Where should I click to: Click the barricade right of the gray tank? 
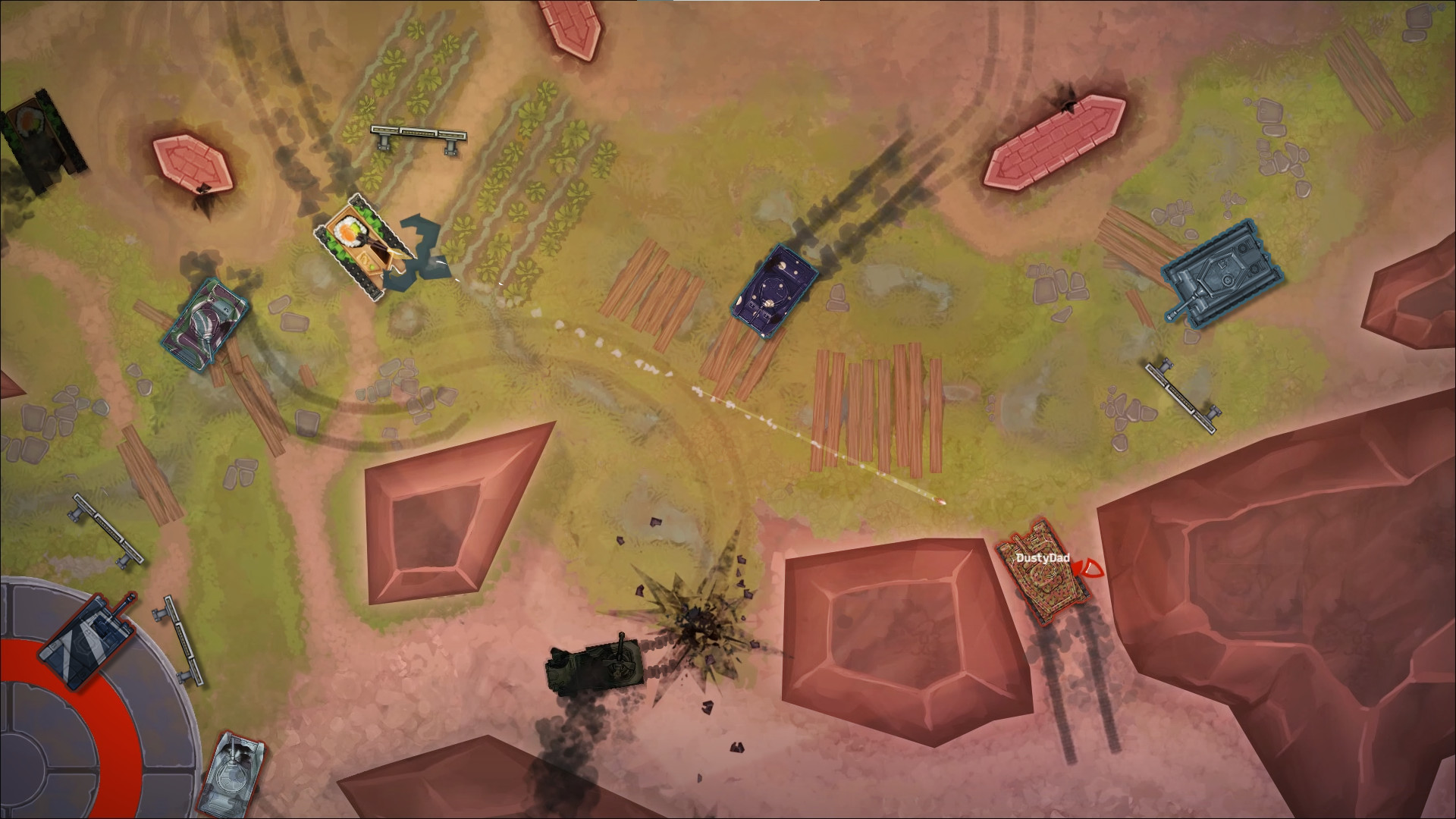[1179, 394]
